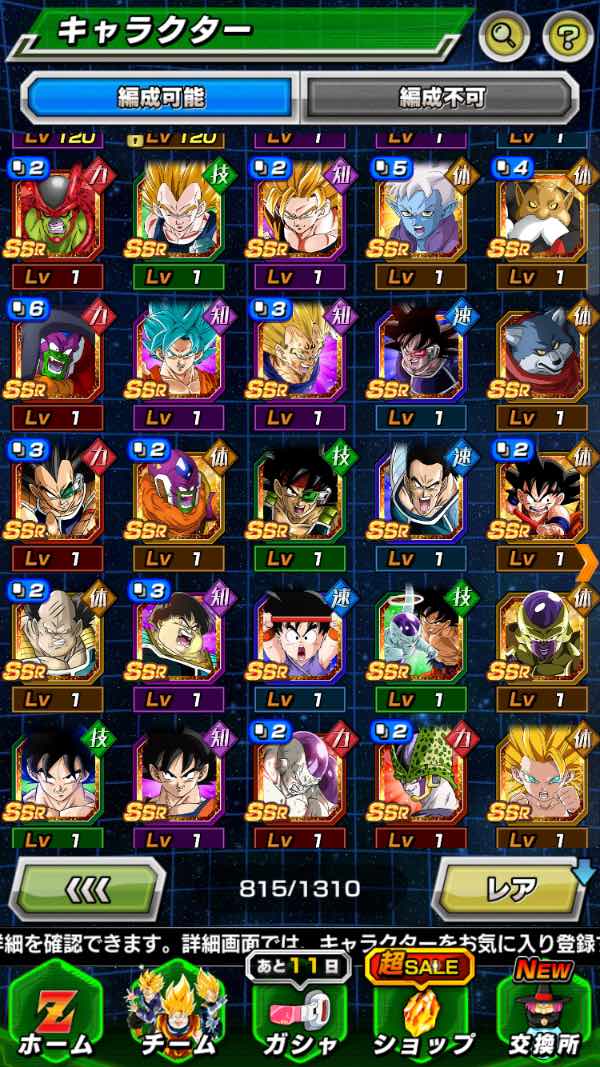Open the ショップ sale menu

[424, 1010]
